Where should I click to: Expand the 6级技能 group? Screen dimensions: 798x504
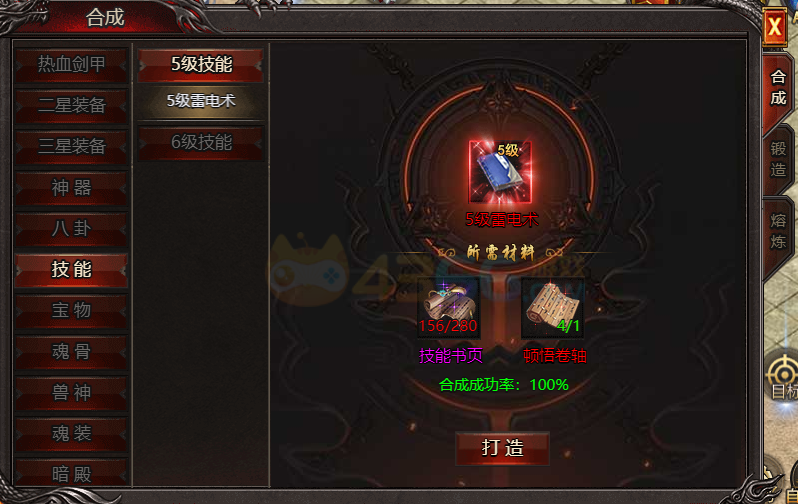point(201,142)
